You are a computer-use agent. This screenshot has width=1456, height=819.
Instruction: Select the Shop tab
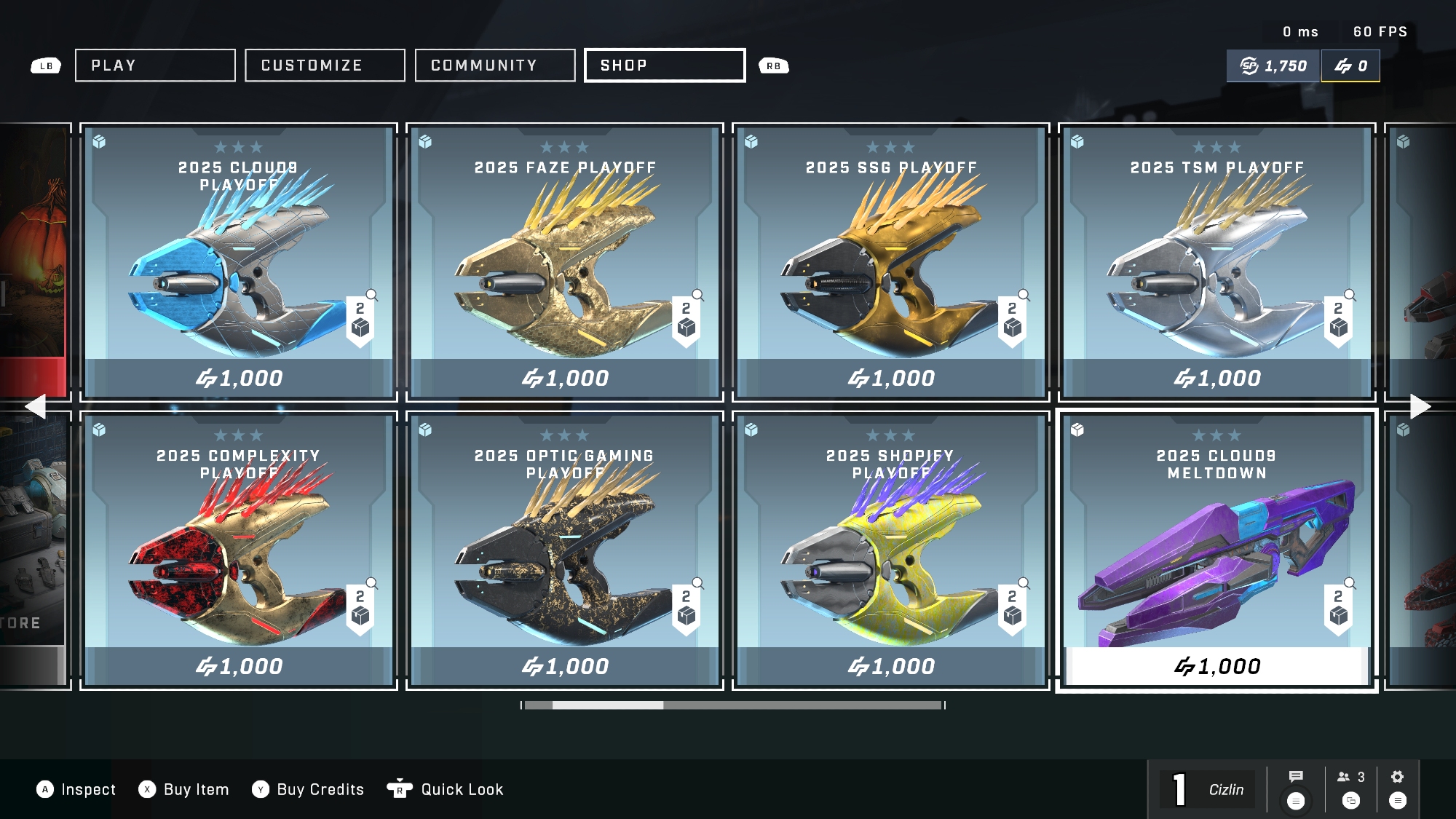click(665, 66)
